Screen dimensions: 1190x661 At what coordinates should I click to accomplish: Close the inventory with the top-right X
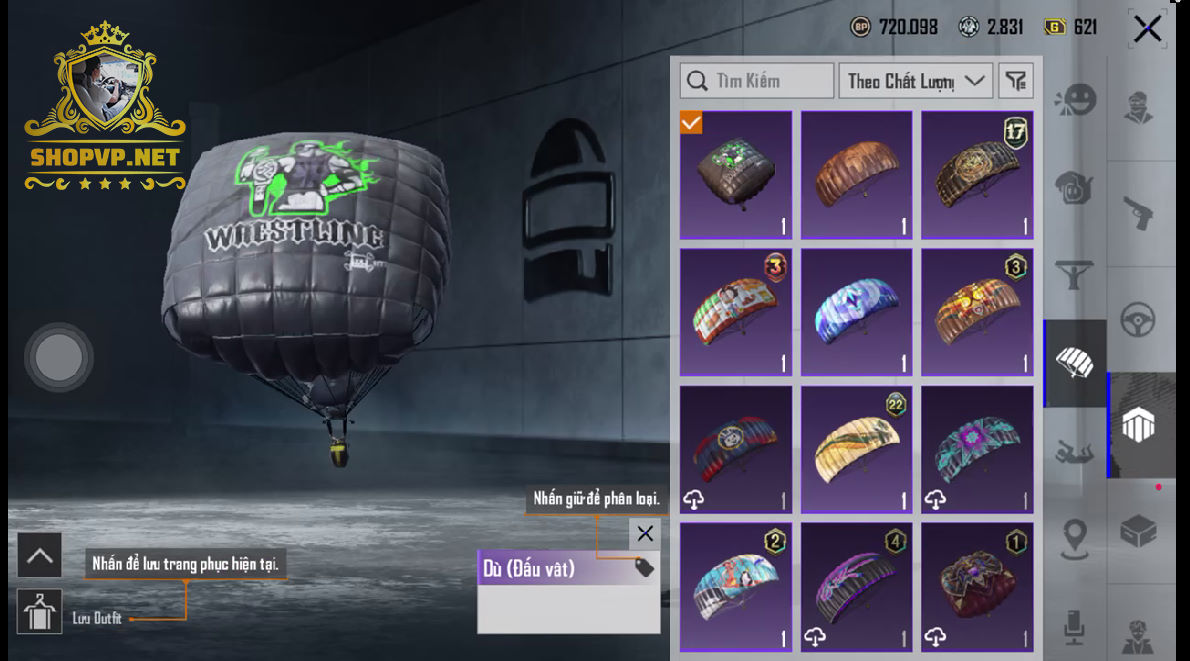(1147, 28)
